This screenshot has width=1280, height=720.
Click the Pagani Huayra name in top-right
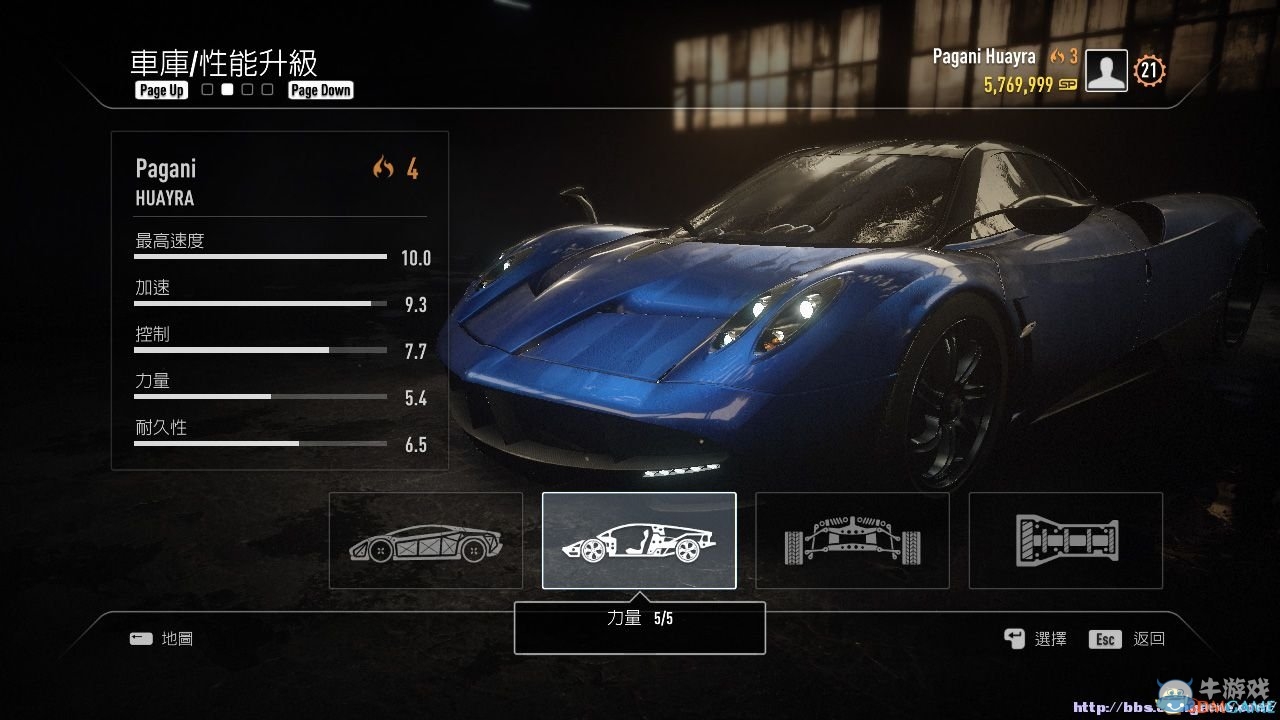tap(984, 57)
